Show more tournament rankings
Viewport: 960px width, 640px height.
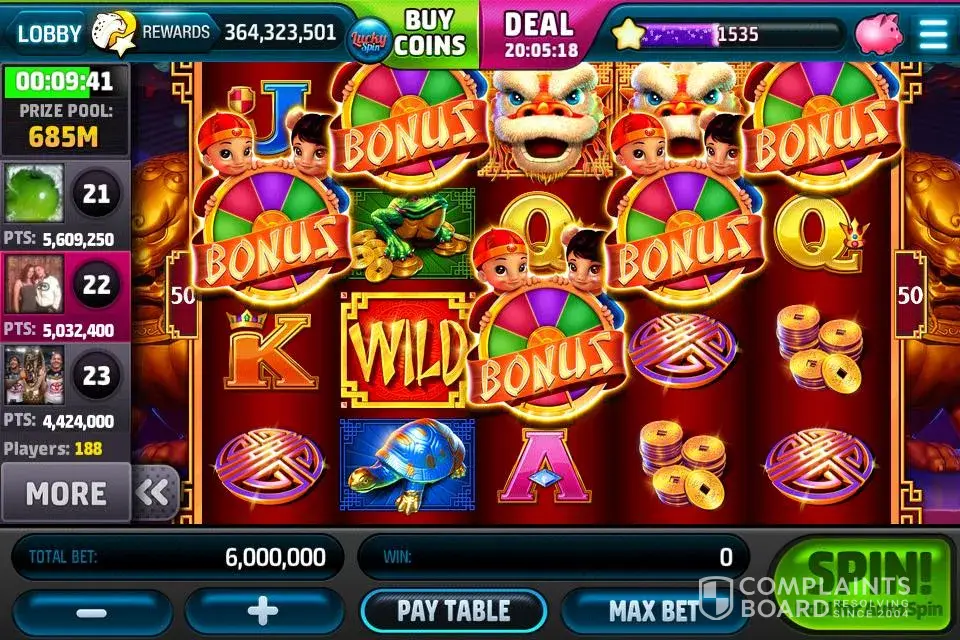[x=66, y=493]
